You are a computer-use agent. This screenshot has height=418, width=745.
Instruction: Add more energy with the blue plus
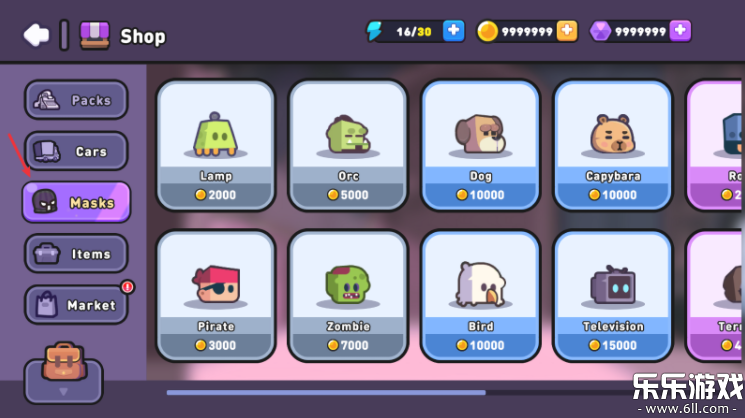click(x=454, y=31)
